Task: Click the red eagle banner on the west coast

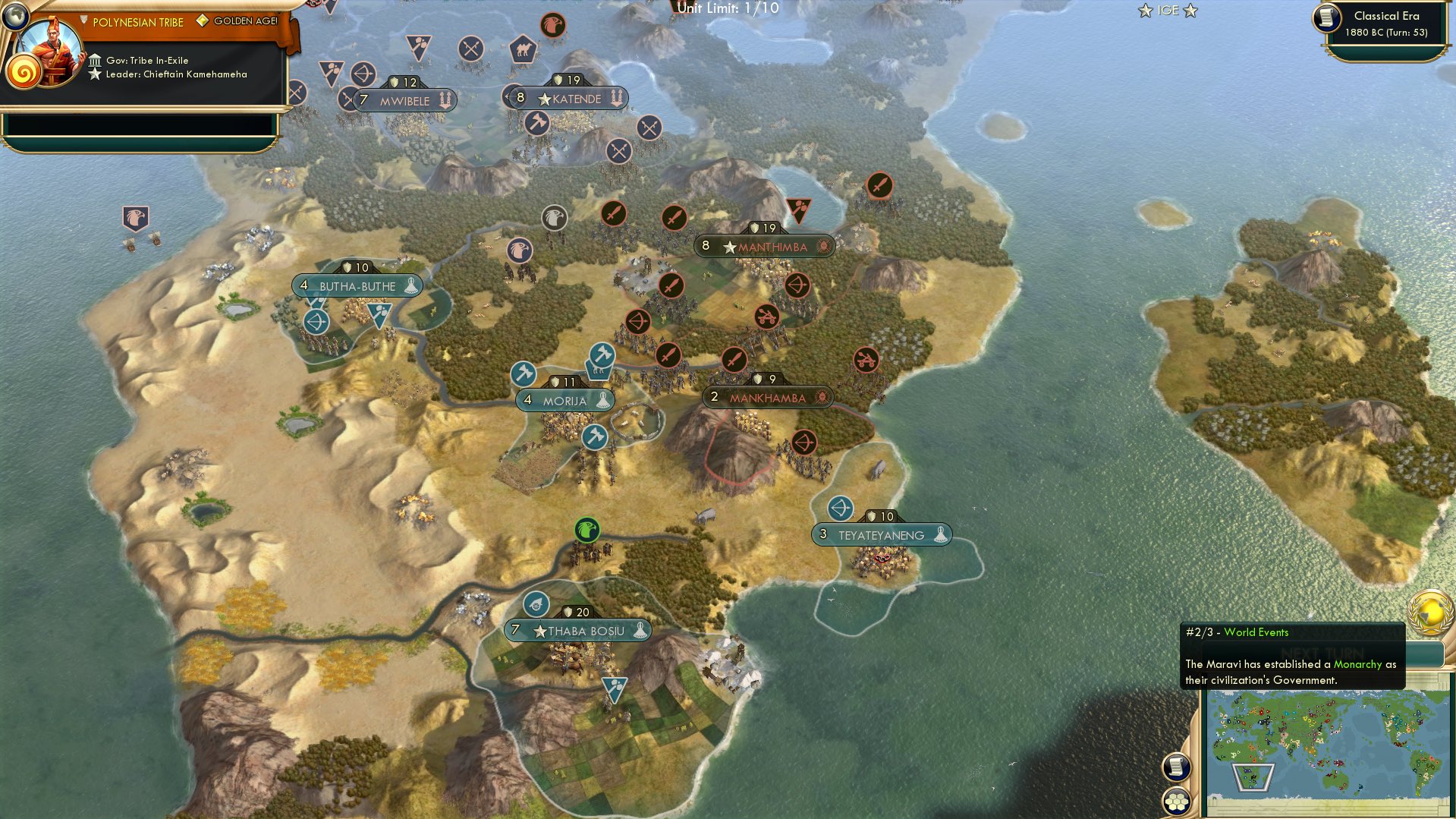Action: 134,218
